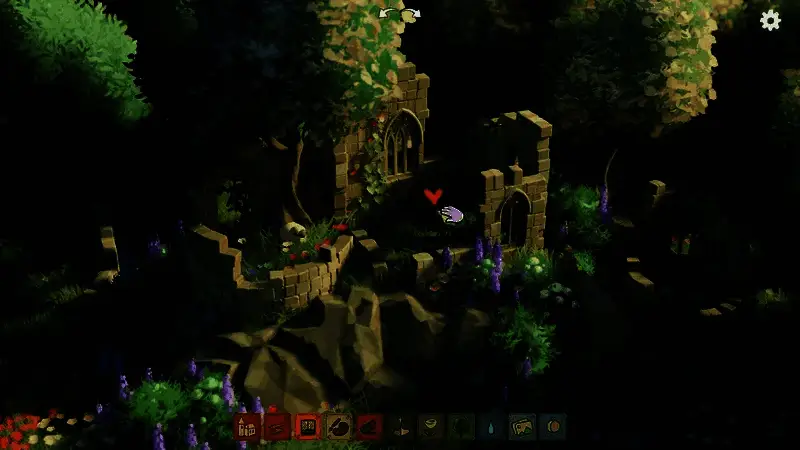Open the pictures gallery tool
Viewport: 800px width, 450px height.
(521, 427)
